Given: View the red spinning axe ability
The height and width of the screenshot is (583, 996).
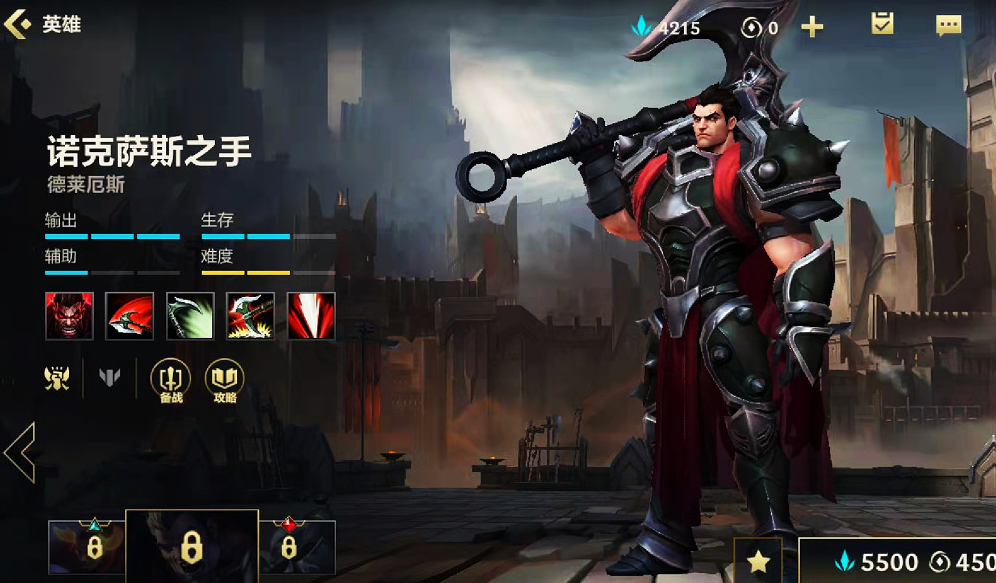Looking at the screenshot, I should pyautogui.click(x=130, y=316).
